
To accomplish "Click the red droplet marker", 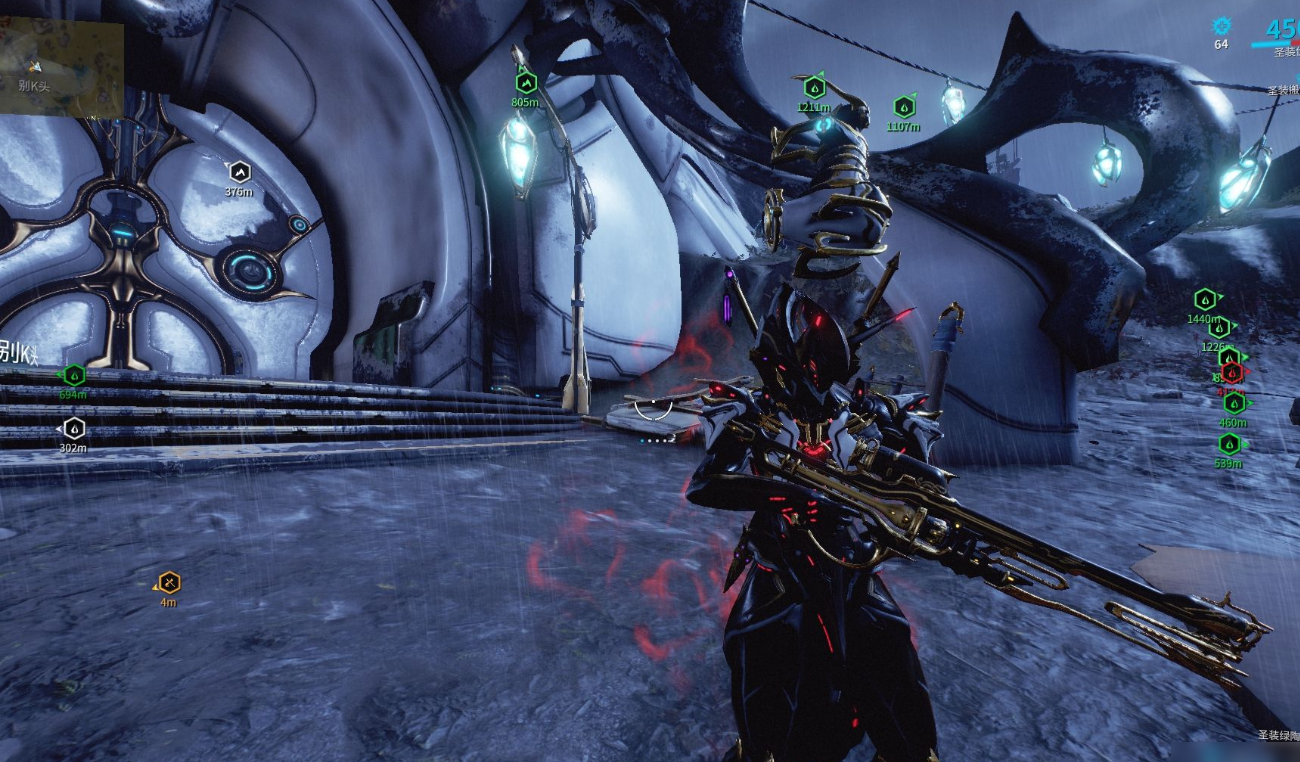I will pyautogui.click(x=1233, y=373).
